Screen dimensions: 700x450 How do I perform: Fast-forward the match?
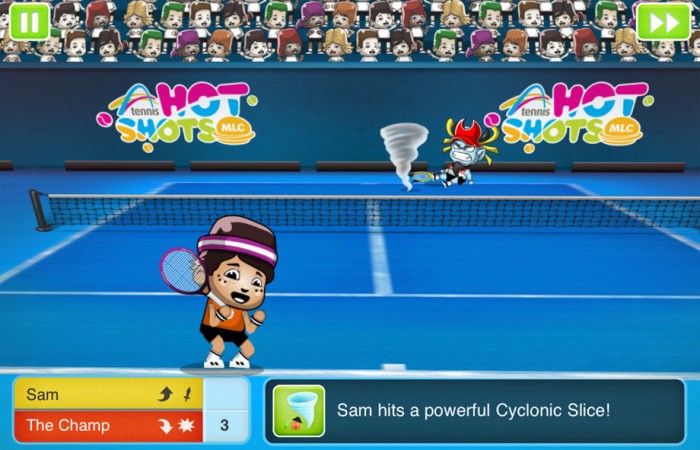[x=663, y=21]
